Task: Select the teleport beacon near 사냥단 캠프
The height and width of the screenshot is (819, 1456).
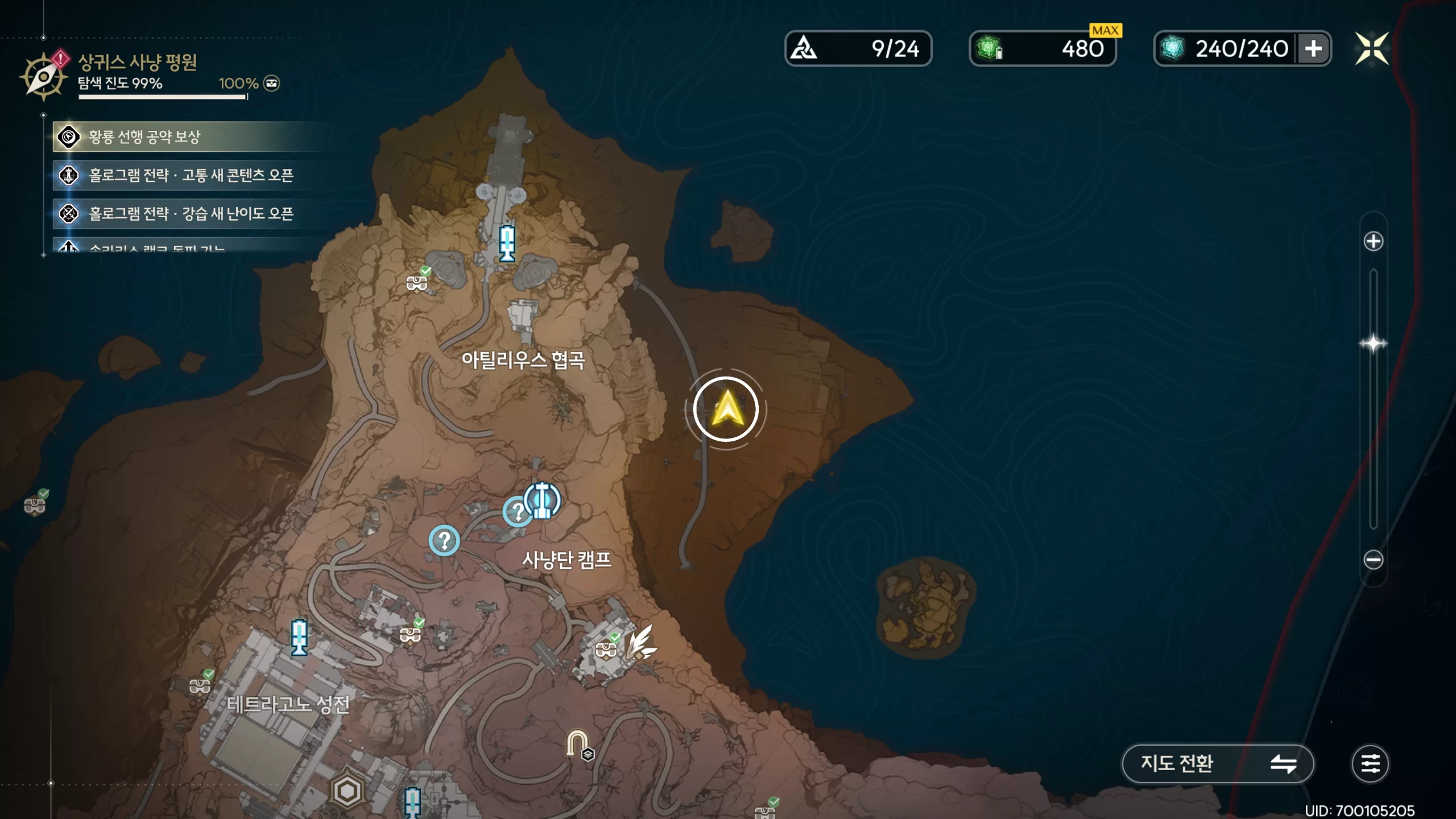Action: [x=542, y=500]
